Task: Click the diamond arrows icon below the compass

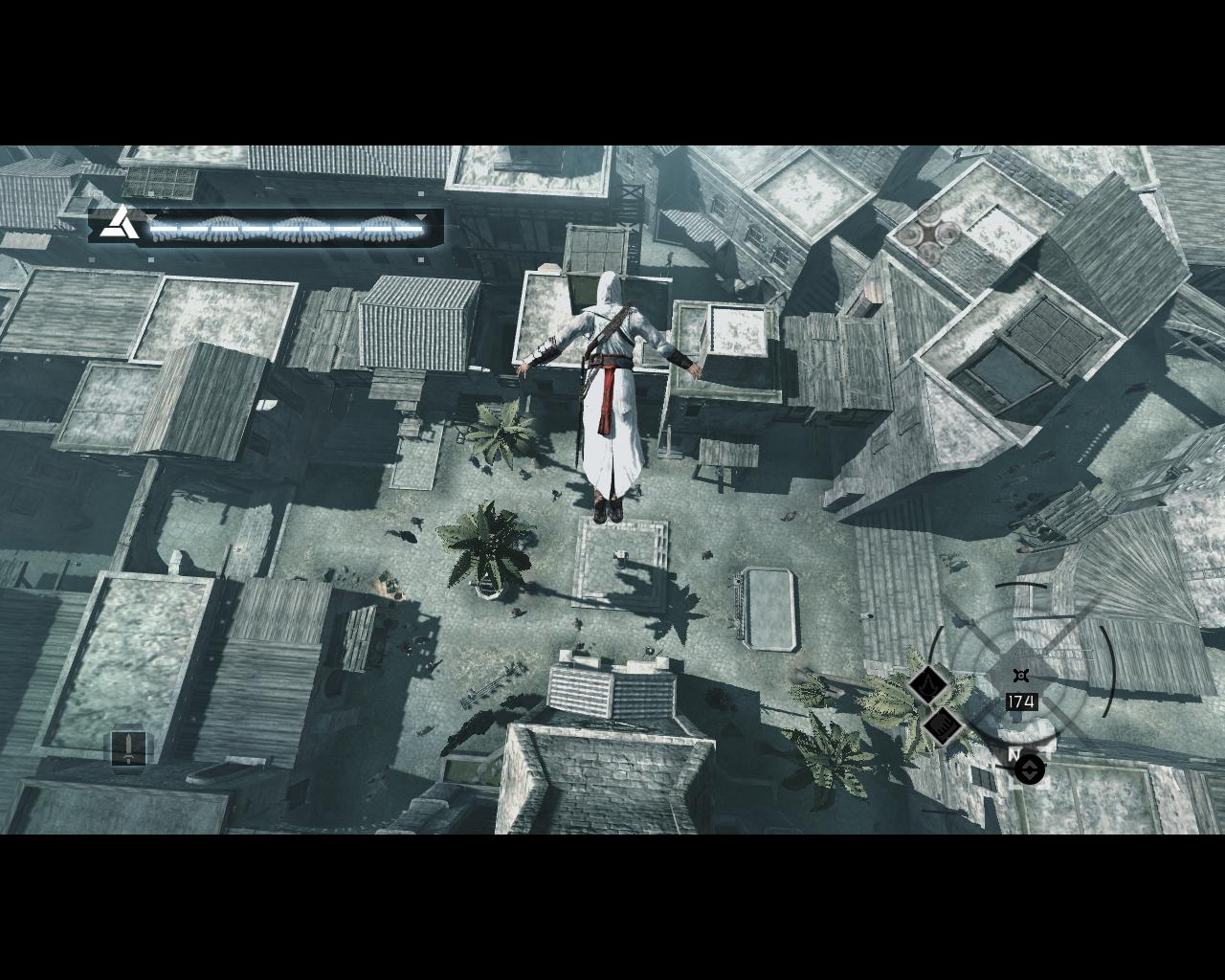Action: pyautogui.click(x=1030, y=768)
